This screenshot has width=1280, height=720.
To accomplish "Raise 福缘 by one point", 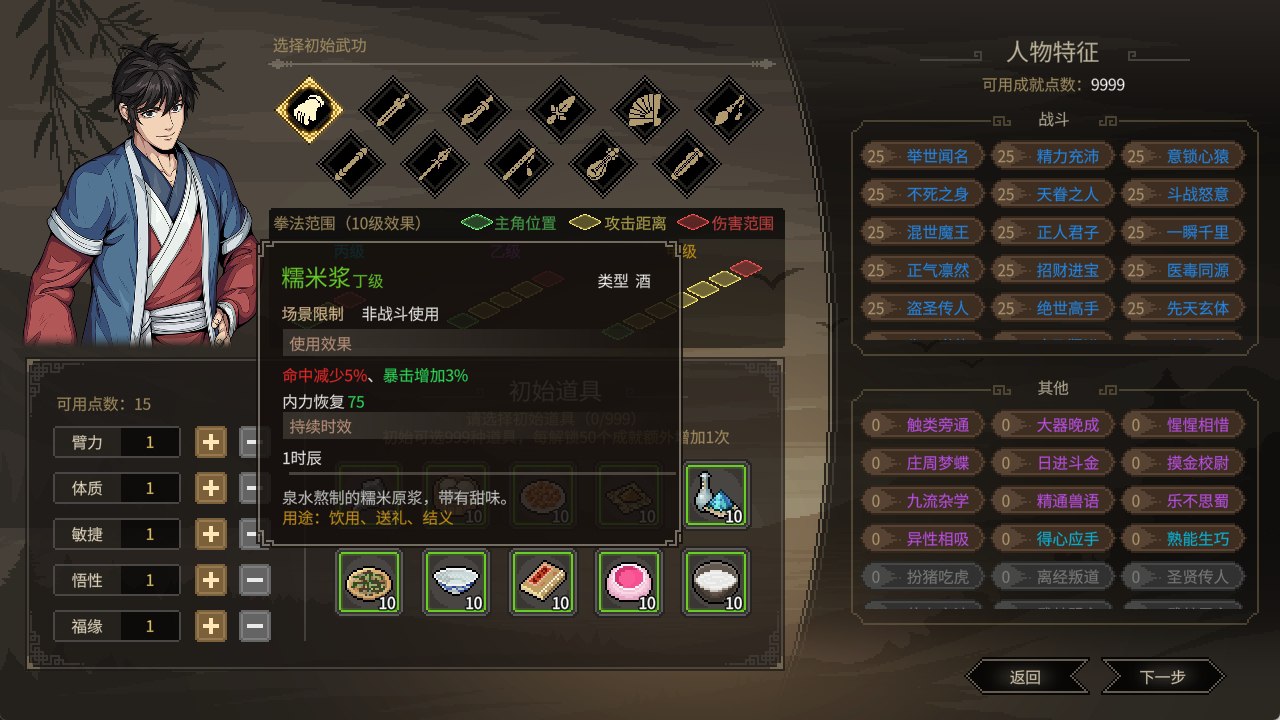I will click(210, 626).
